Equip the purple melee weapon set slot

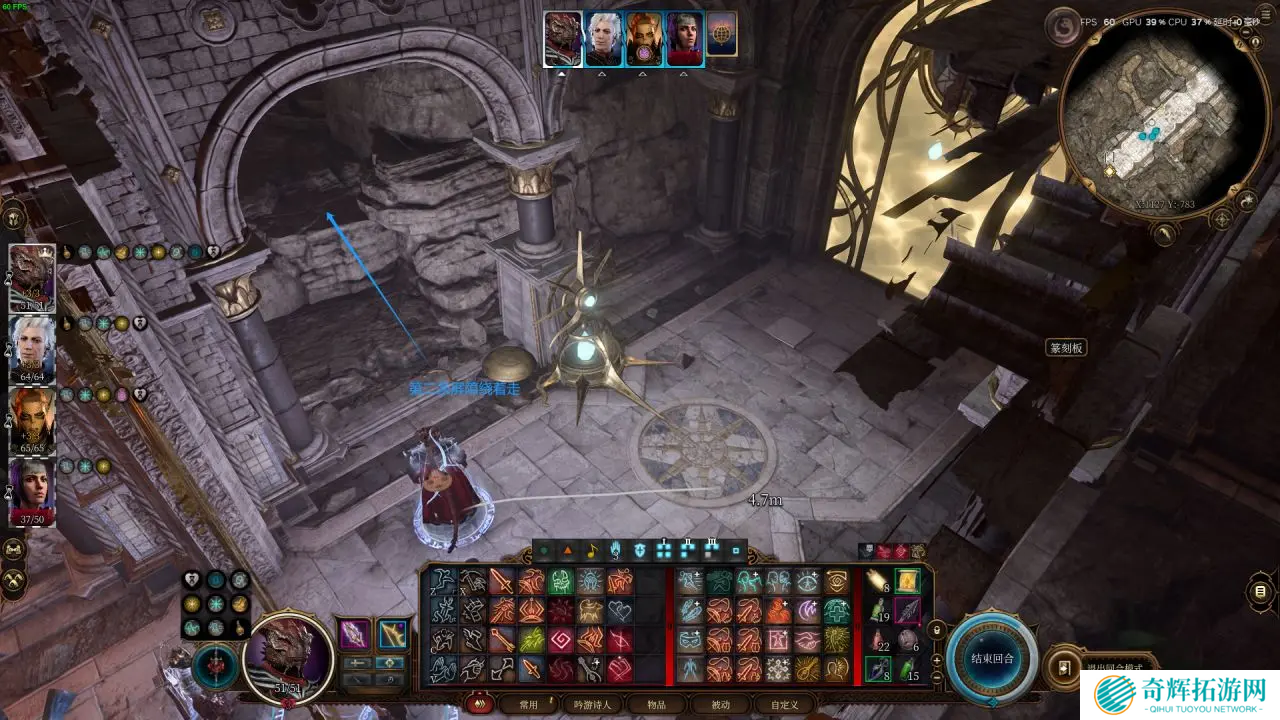[354, 634]
